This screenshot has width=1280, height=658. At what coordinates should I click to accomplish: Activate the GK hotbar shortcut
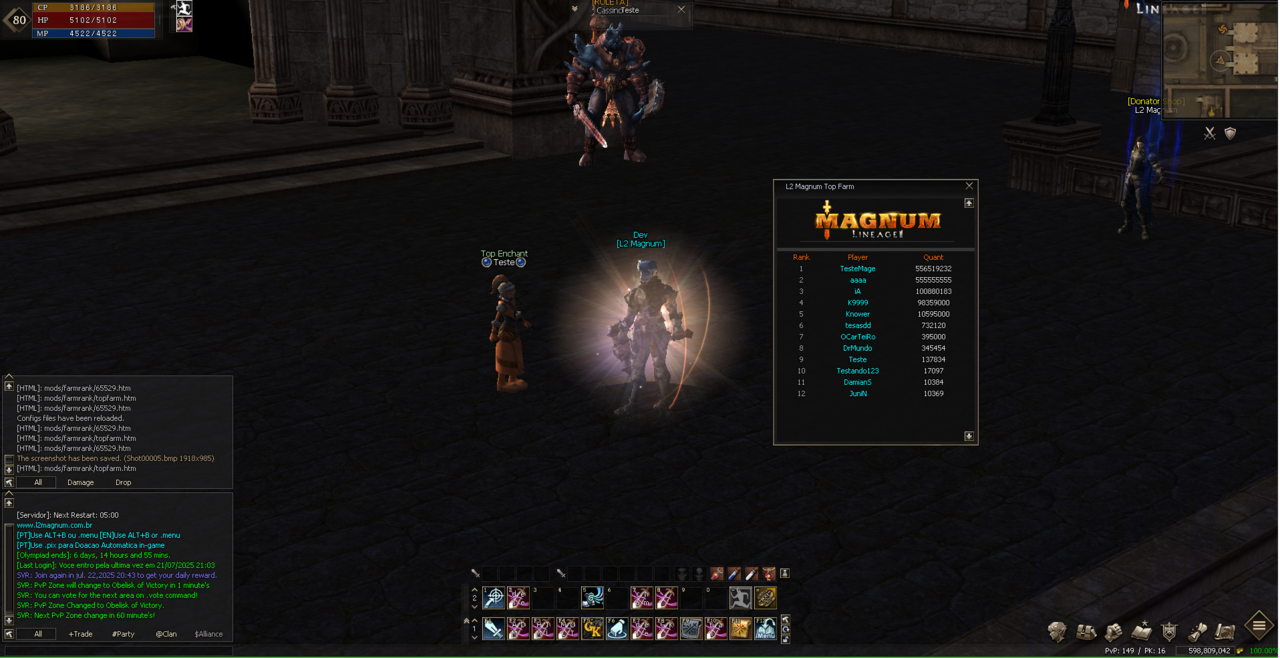[x=593, y=628]
